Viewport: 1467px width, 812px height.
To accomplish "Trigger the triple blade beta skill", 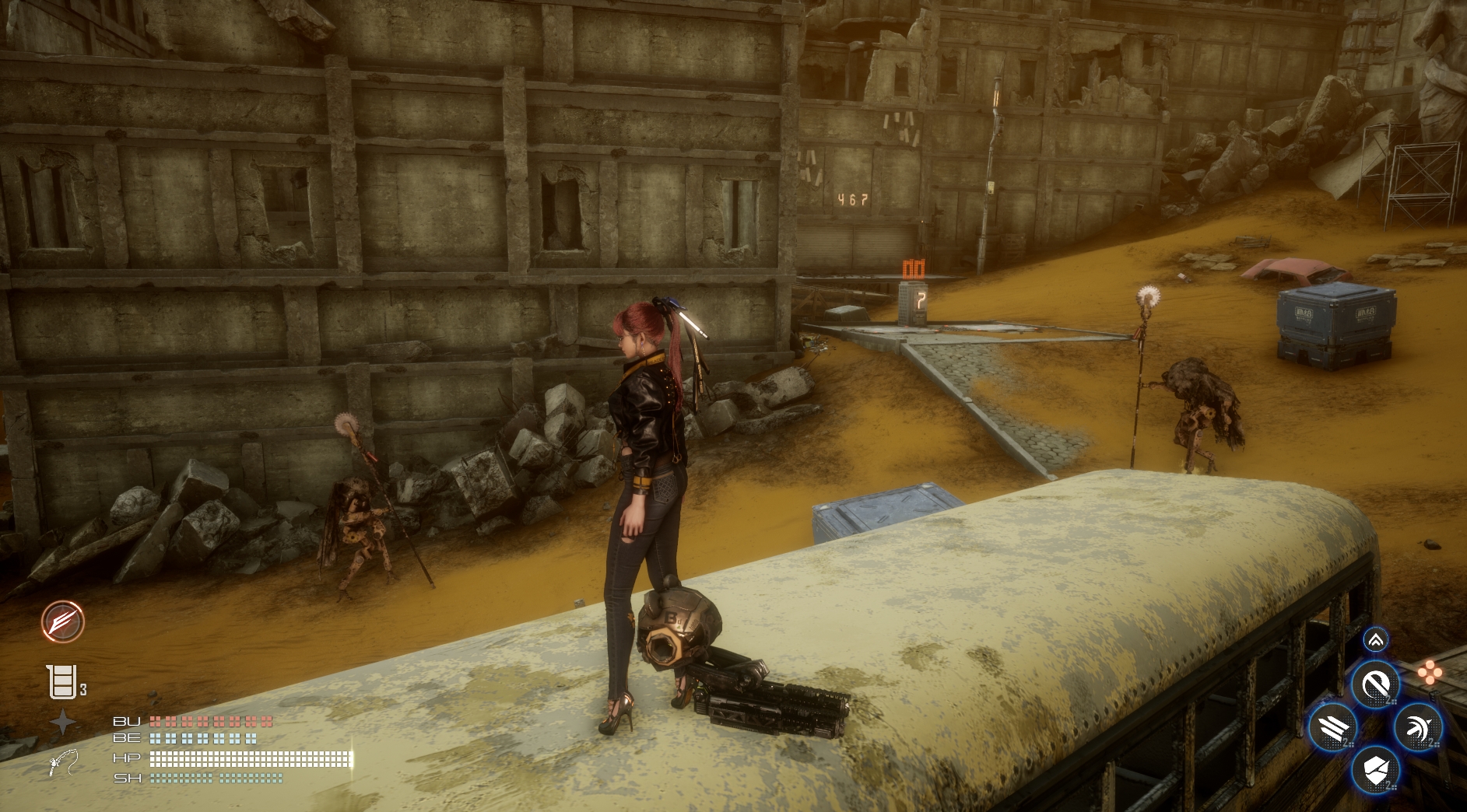I will coord(1332,729).
